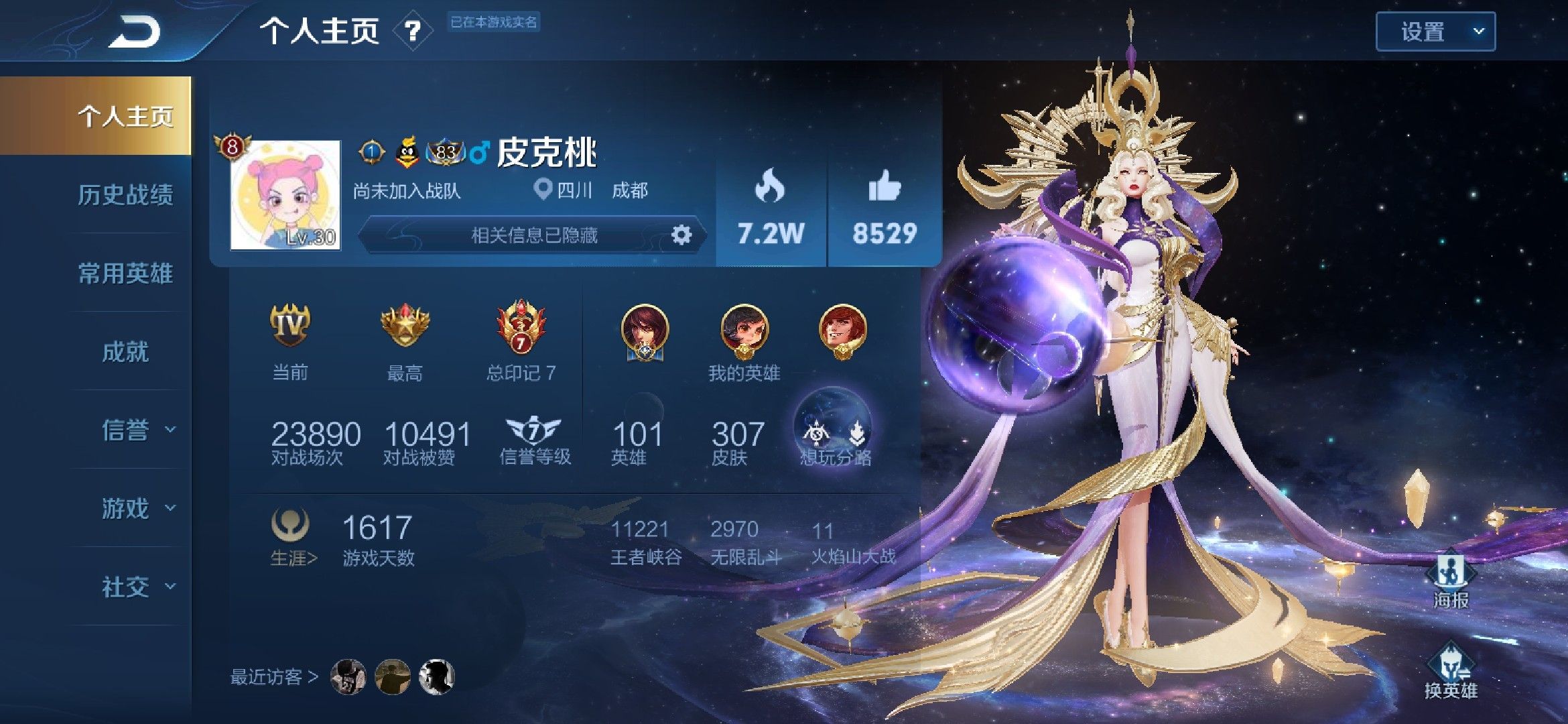
Task: Switch to the 历史战绩 tab
Action: click(125, 195)
